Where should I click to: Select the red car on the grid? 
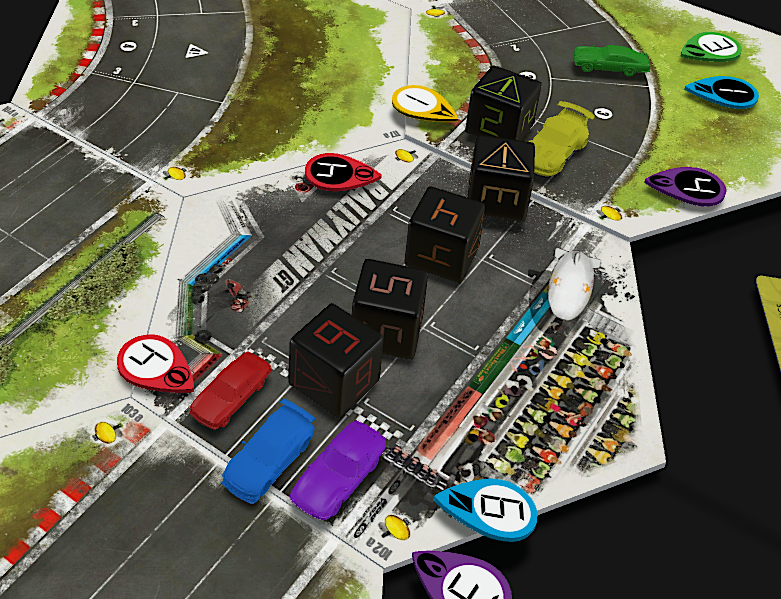point(231,388)
